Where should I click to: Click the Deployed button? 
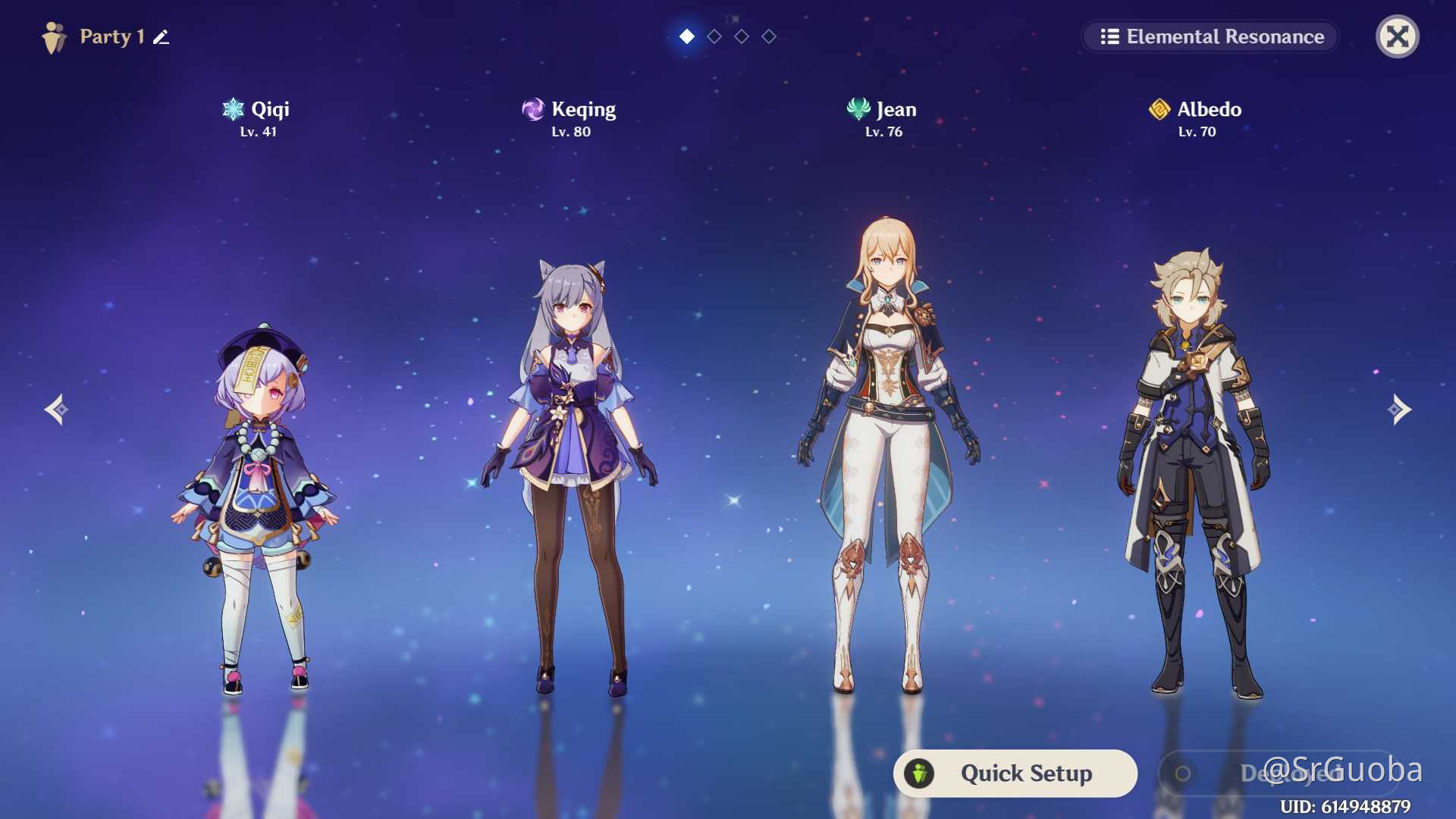coord(1278,773)
